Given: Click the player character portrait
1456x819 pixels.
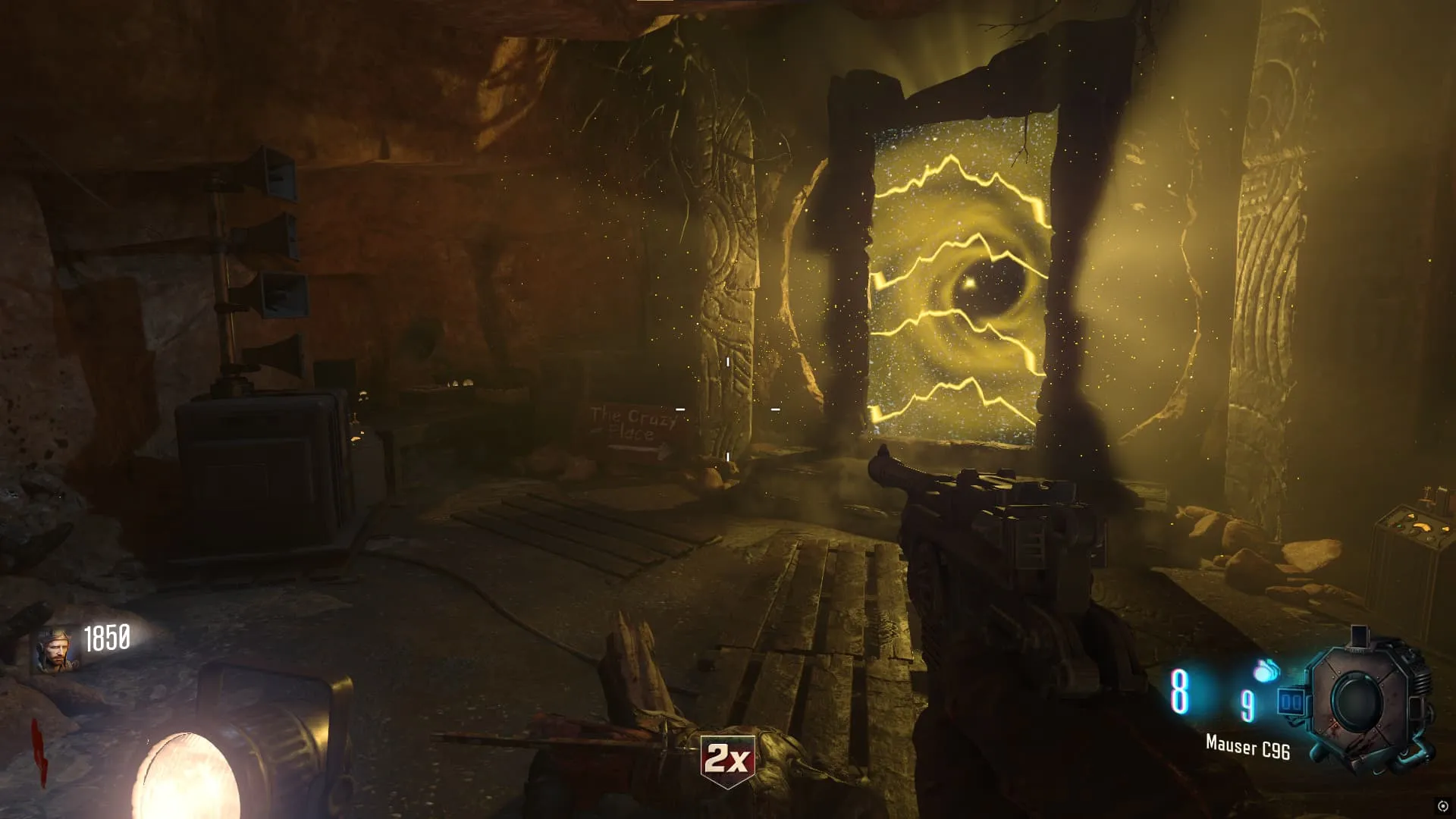Looking at the screenshot, I should [55, 651].
